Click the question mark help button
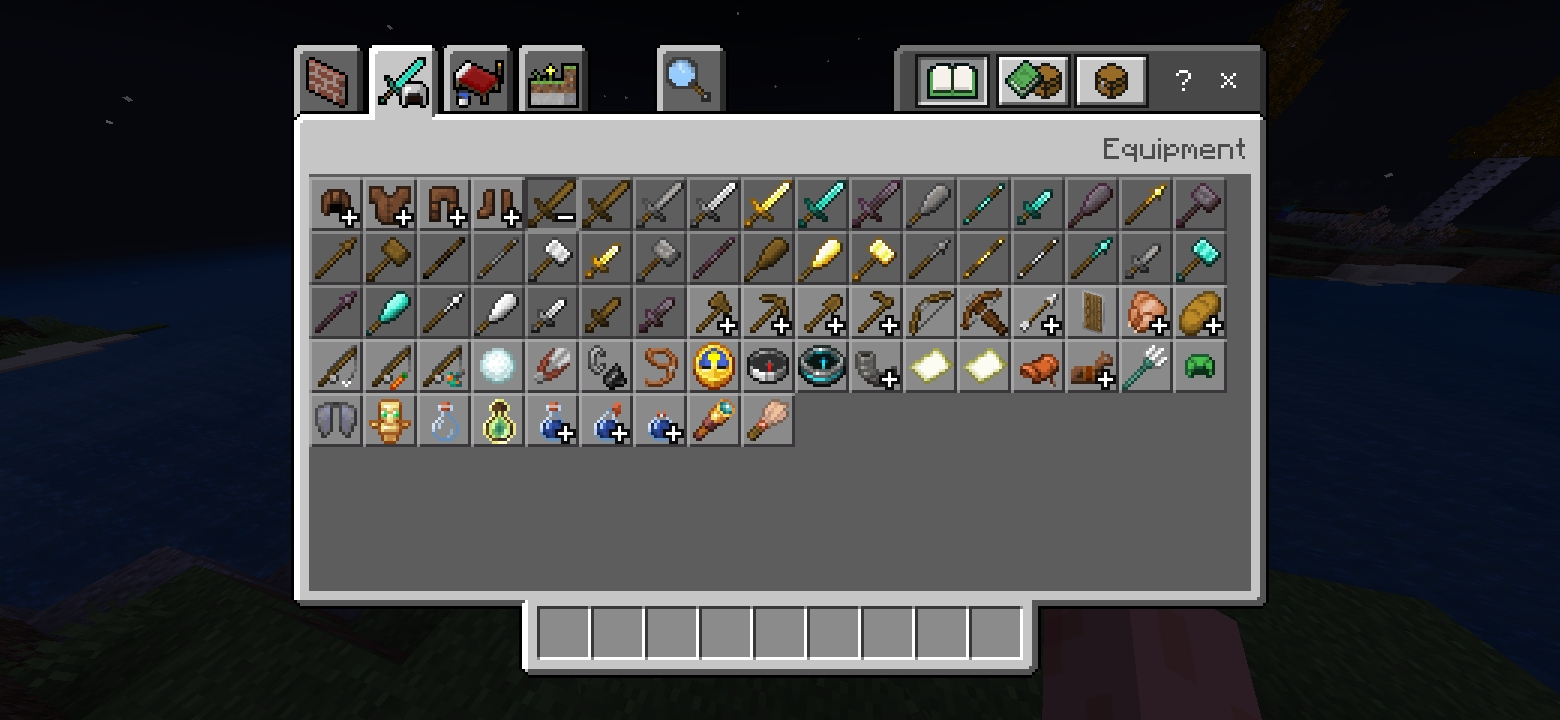Screen dimensions: 1560x720 (x=1184, y=81)
